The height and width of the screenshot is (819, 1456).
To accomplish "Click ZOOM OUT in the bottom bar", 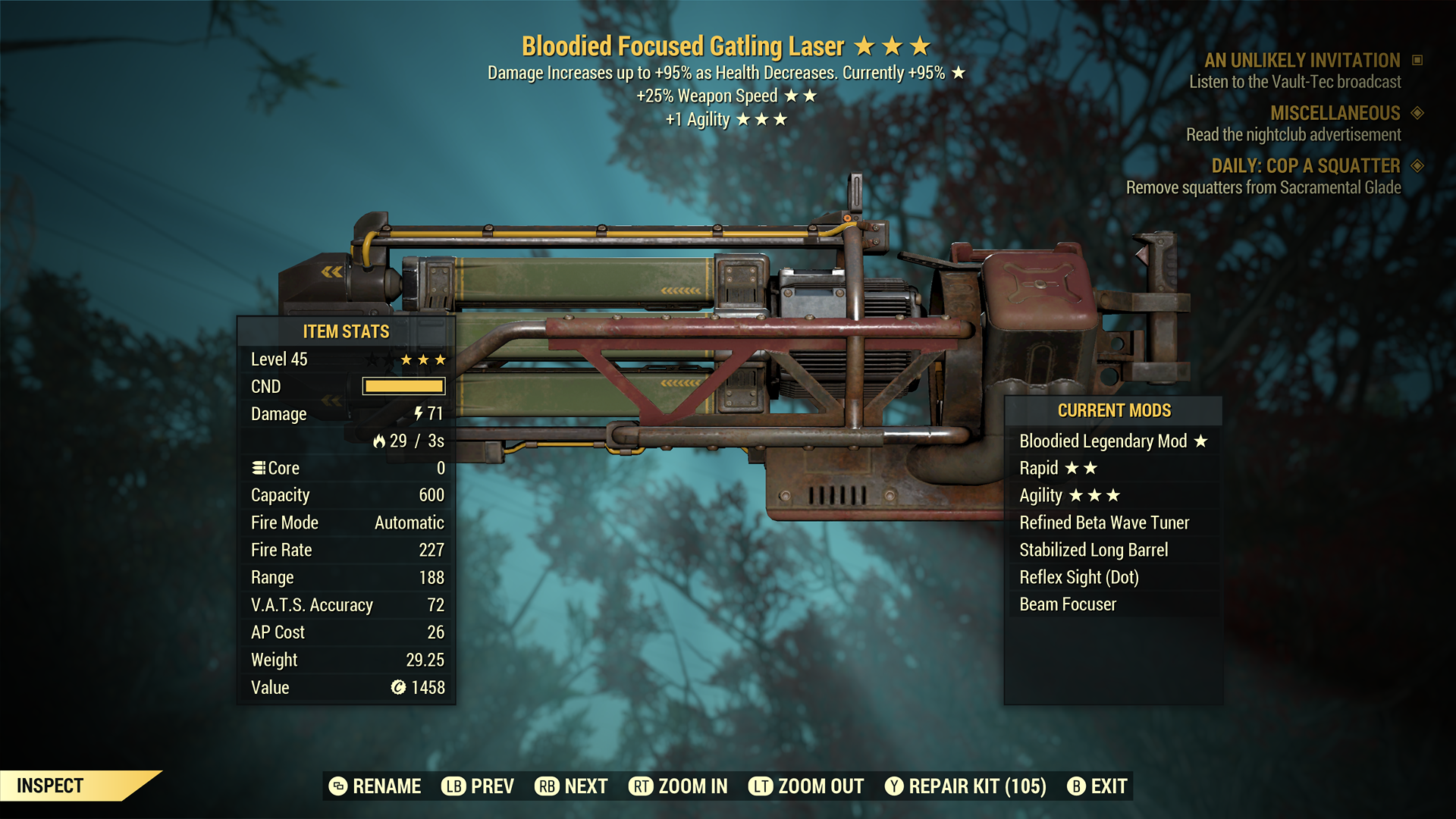I will point(806,786).
